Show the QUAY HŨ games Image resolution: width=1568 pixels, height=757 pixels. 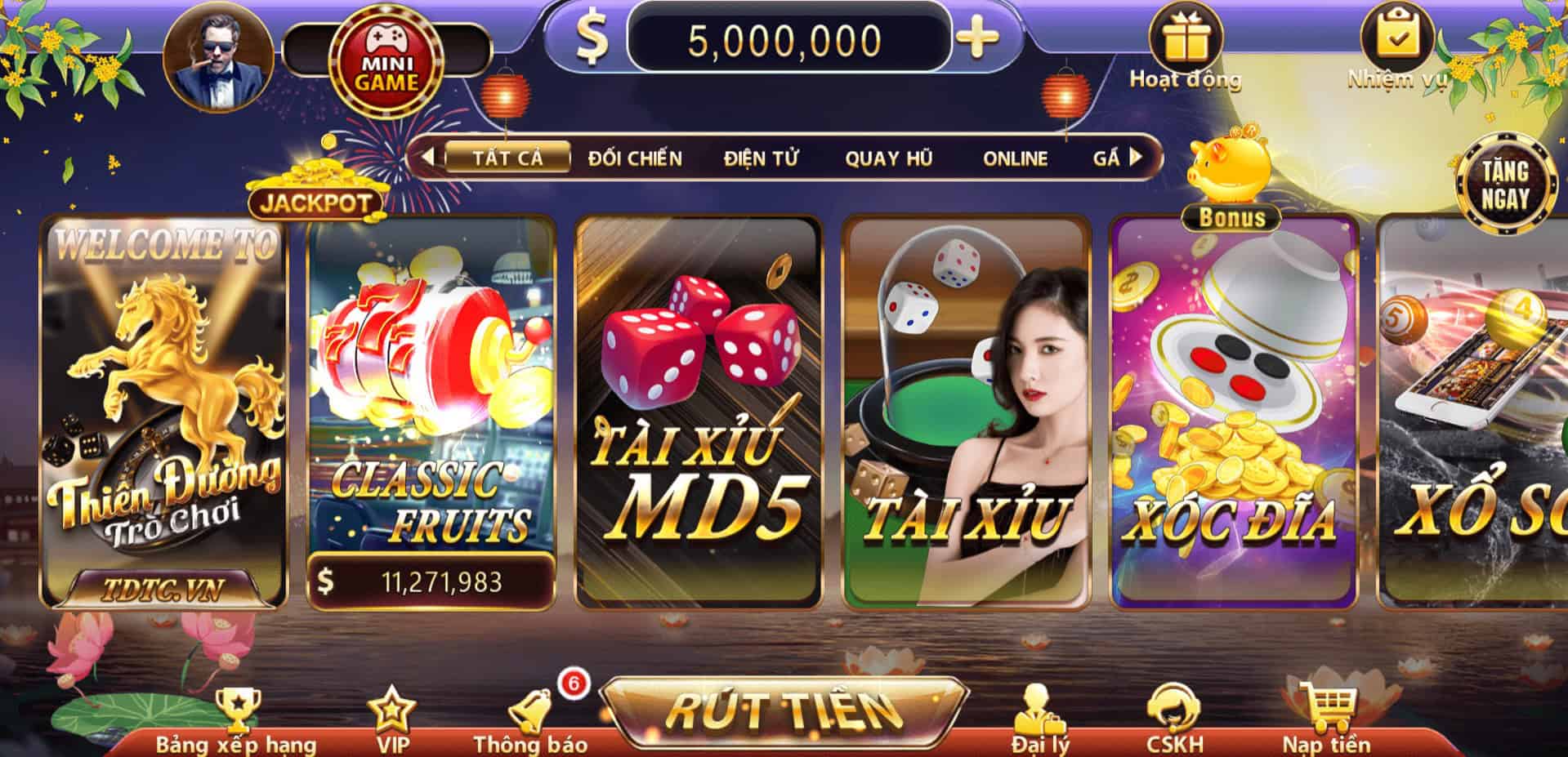[x=888, y=158]
